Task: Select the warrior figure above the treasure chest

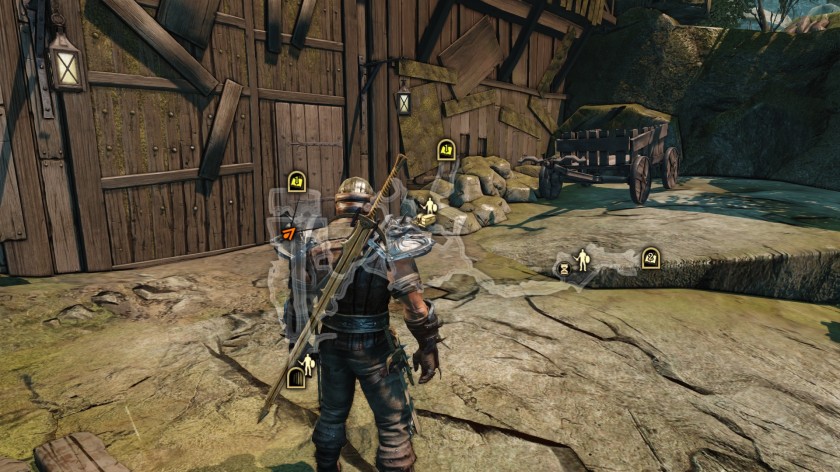Action: [x=431, y=205]
